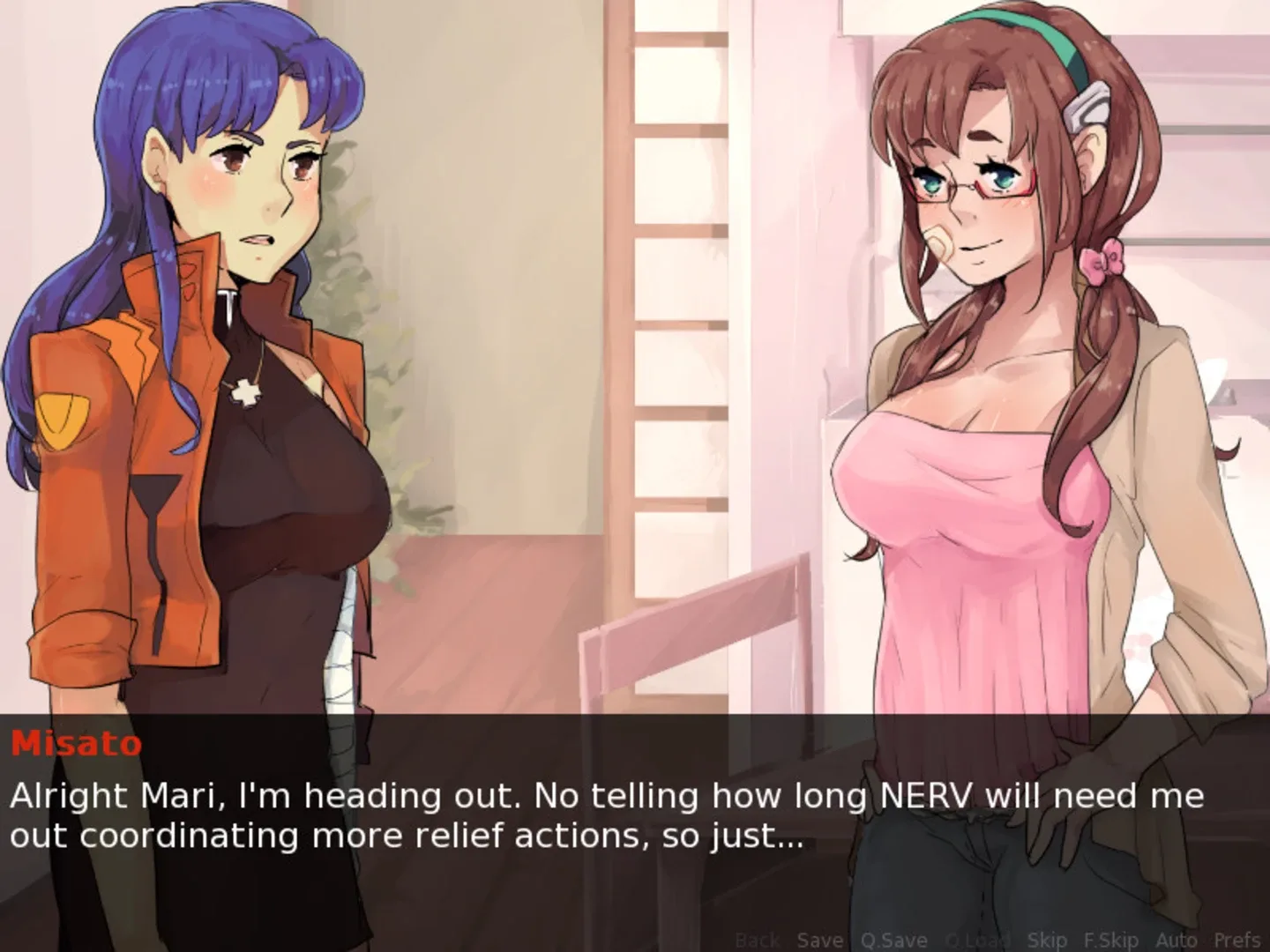Screen dimensions: 1270x952
Task: Click Q.Load to restore last quick save
Action: 970,940
